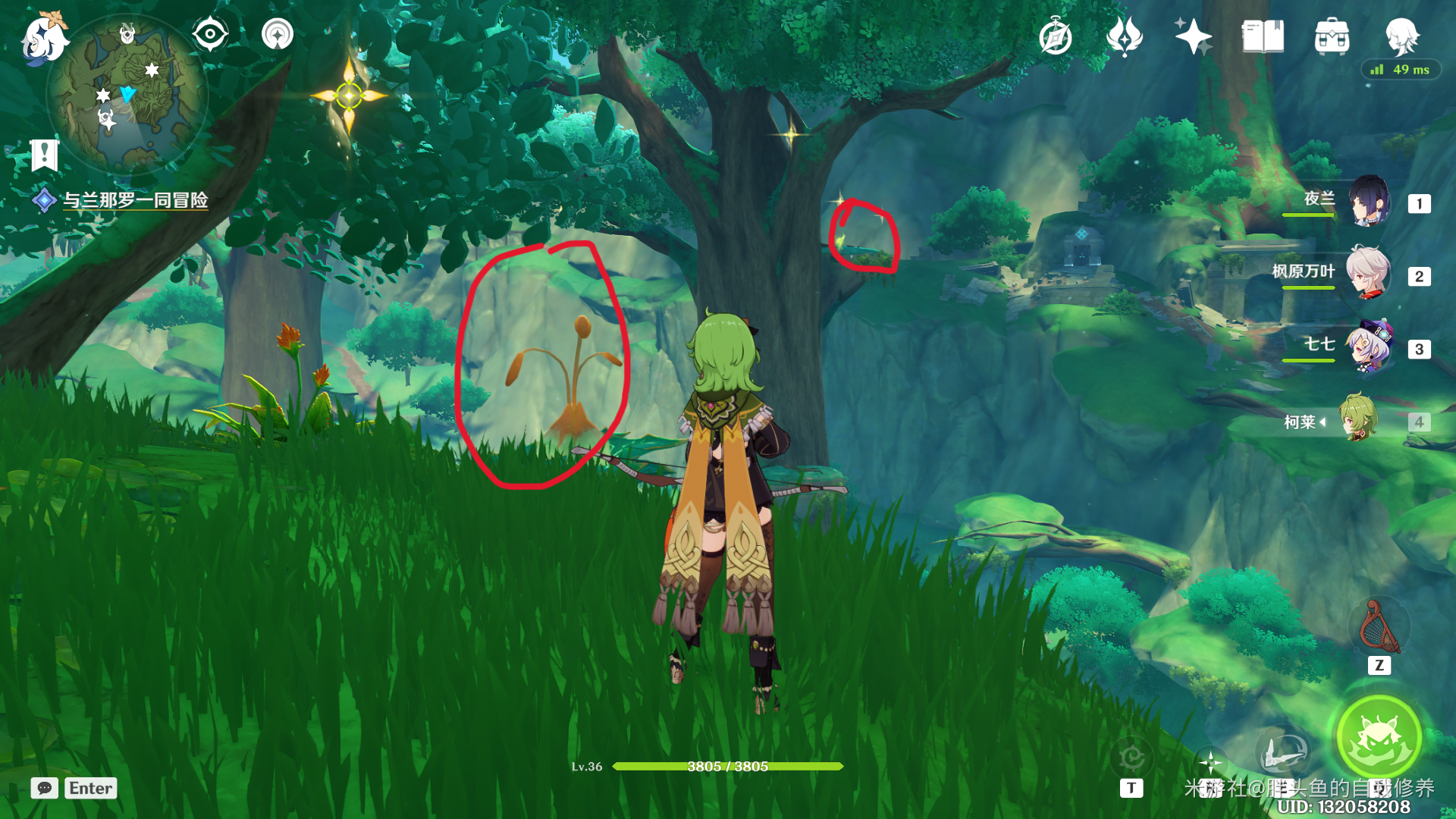Switch to party member 七七
The image size is (1456, 819).
coord(1369,347)
